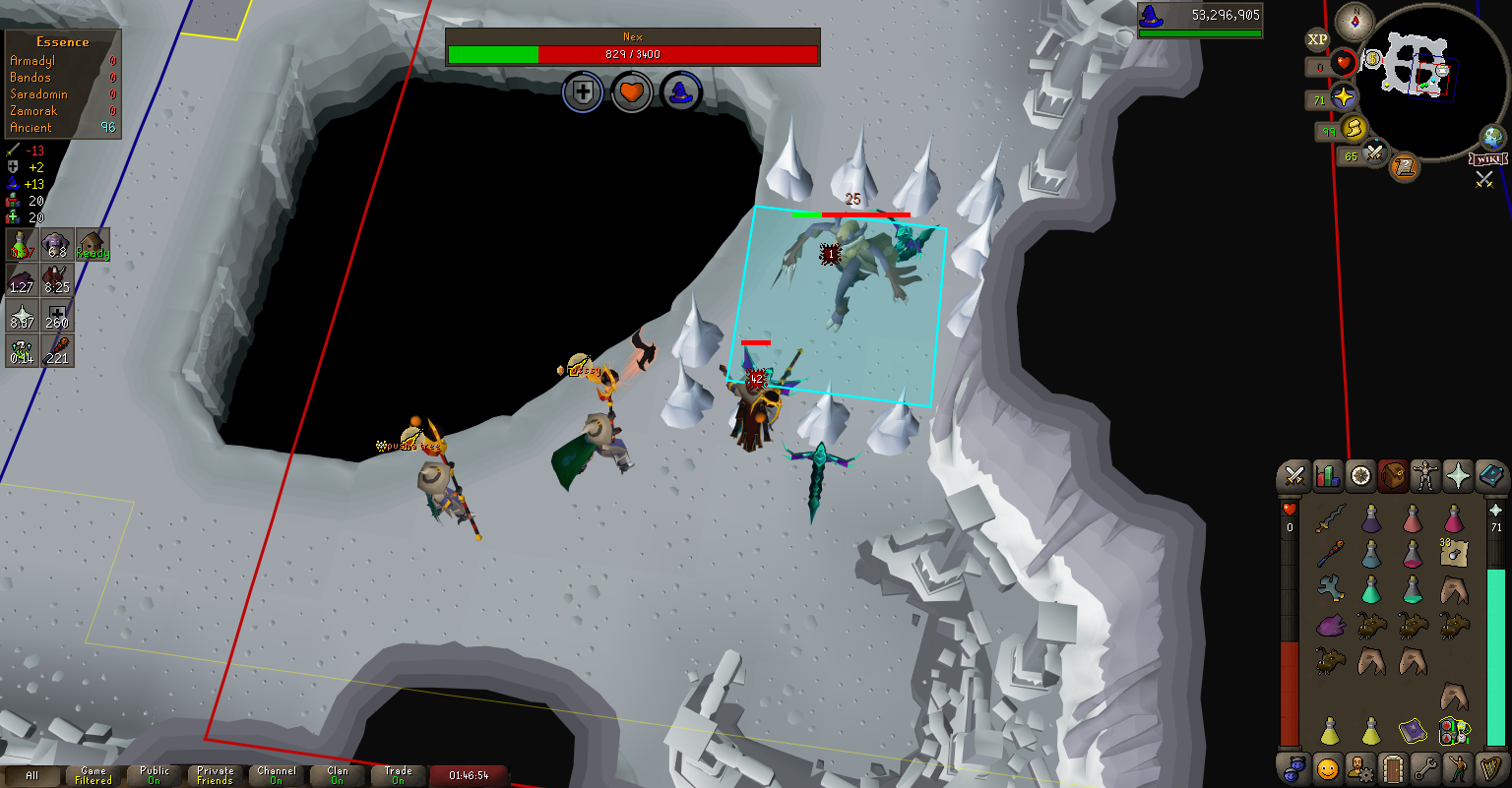Open the Spellbook tab
Screen dimensions: 1512x788
click(x=1491, y=477)
